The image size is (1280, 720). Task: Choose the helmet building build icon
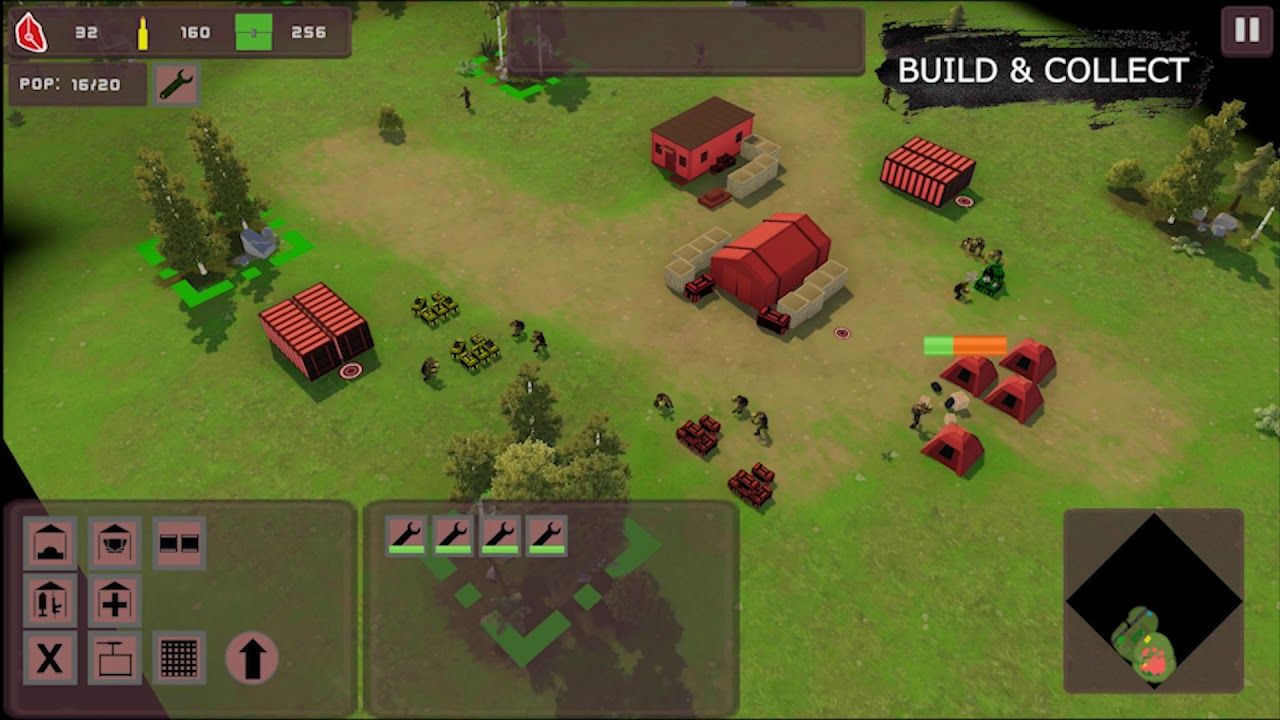coord(115,543)
